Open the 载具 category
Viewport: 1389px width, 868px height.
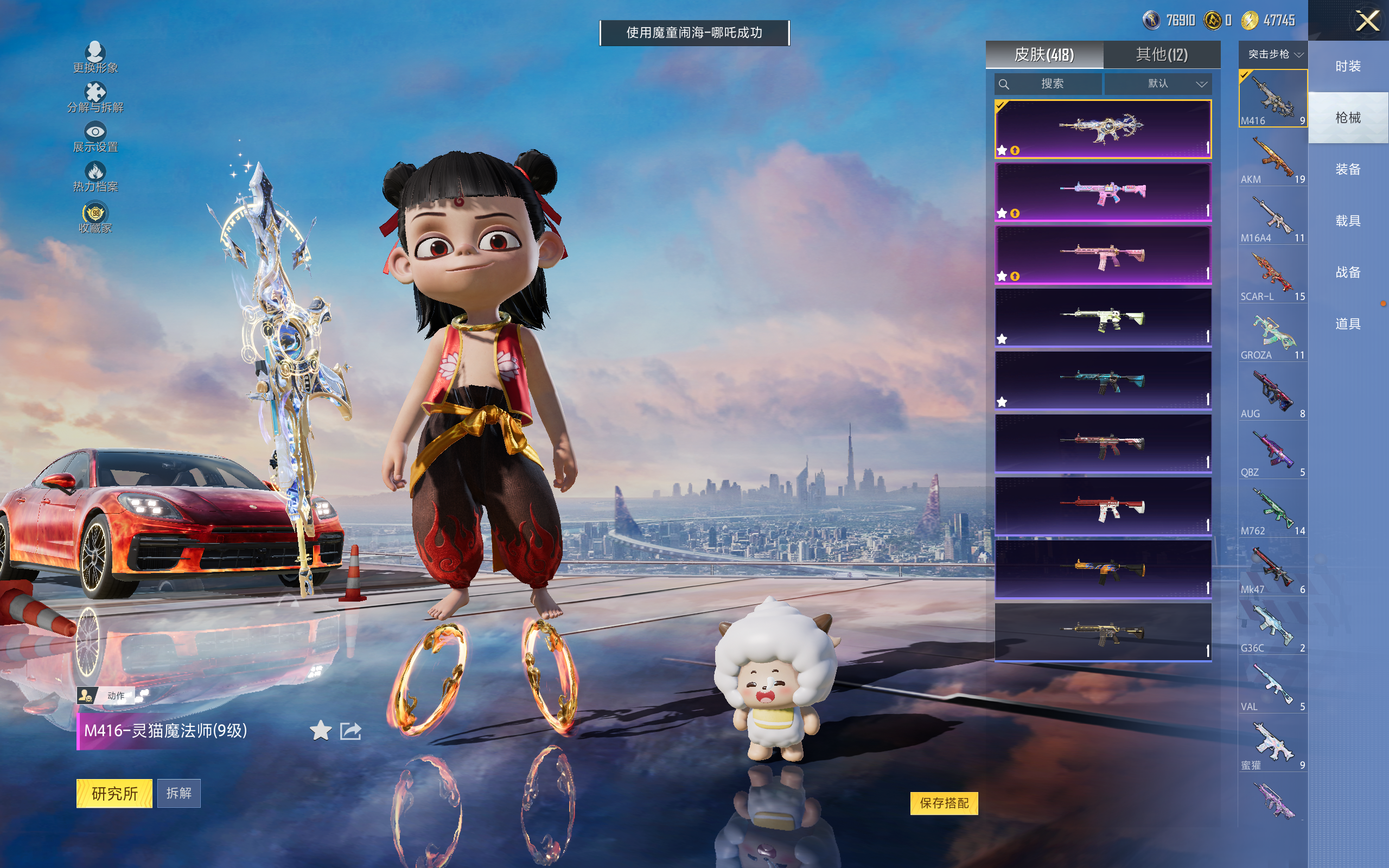tap(1347, 221)
